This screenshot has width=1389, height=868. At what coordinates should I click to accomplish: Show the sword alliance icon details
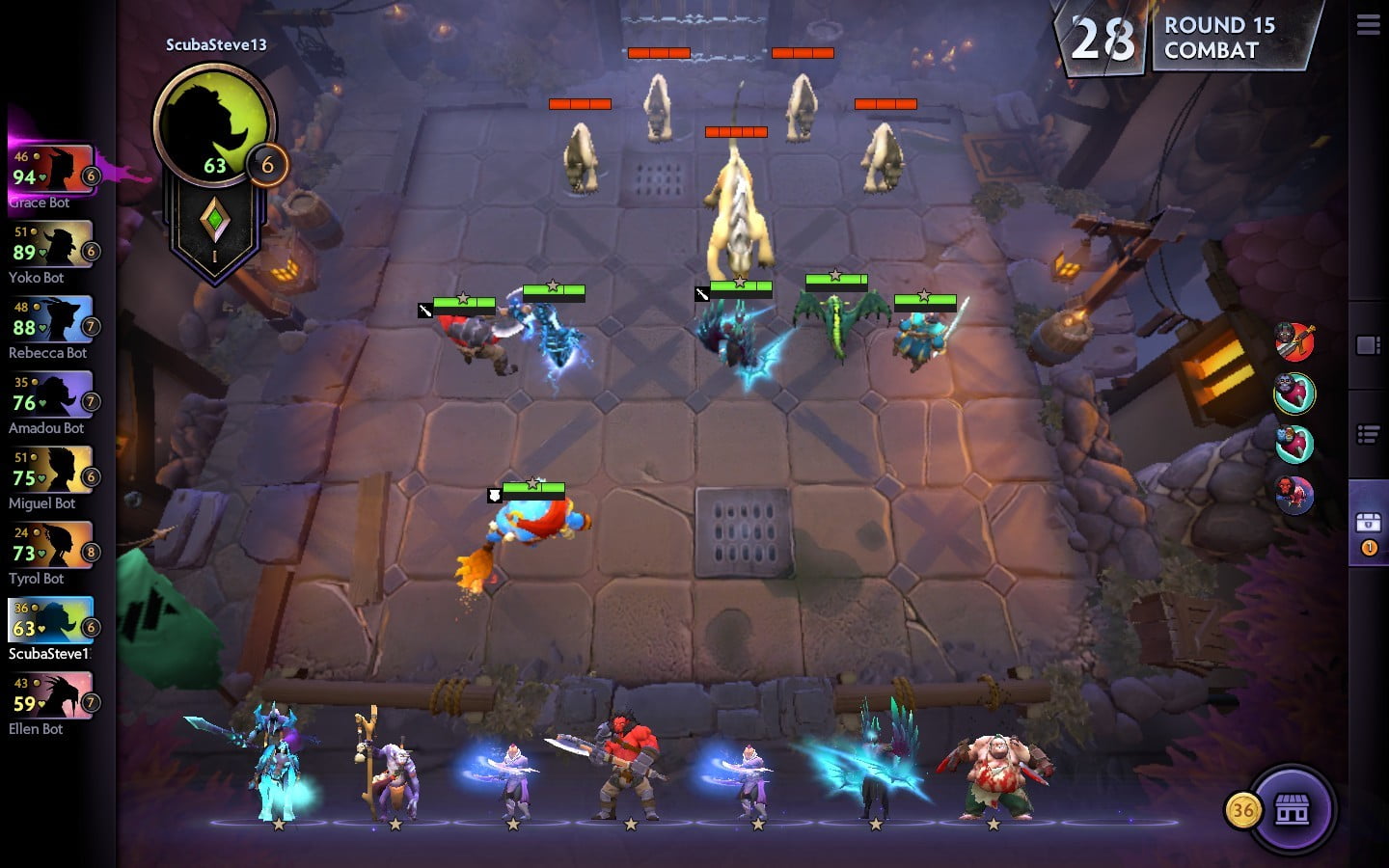click(x=1294, y=341)
